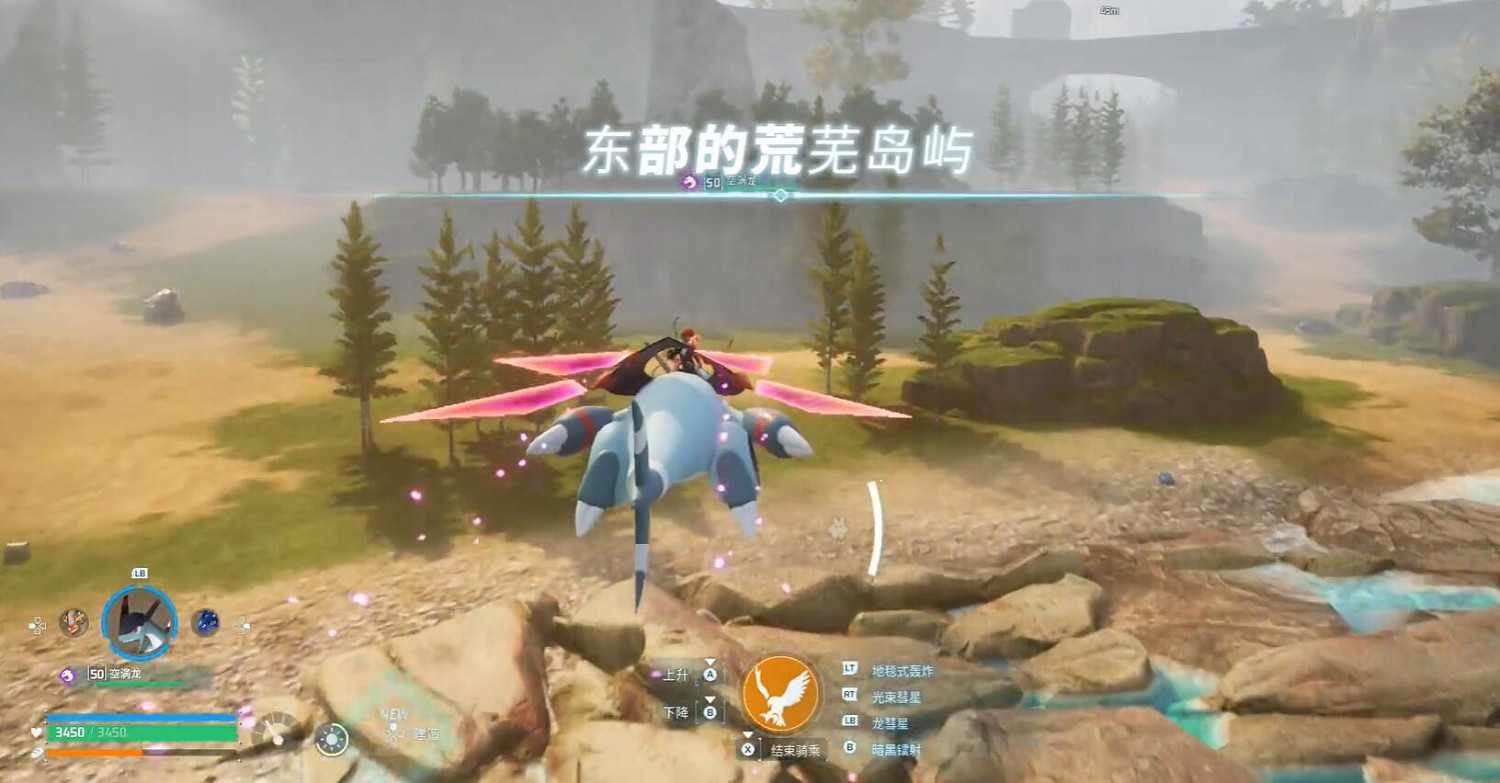The image size is (1500, 783).
Task: Toggle descend with the B button prompt 下降
Action: point(700,711)
